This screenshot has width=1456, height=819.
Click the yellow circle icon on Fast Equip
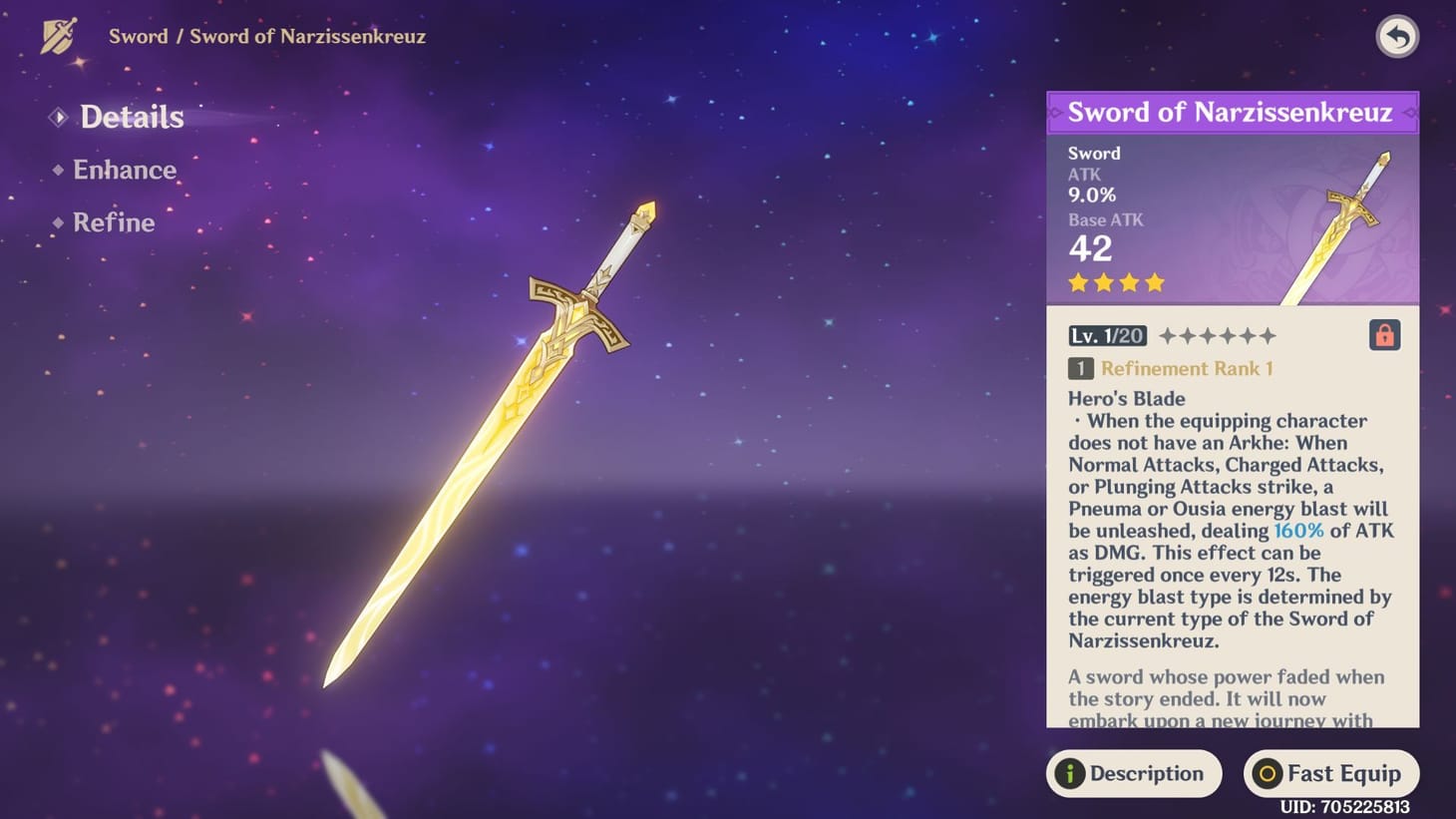tap(1268, 773)
